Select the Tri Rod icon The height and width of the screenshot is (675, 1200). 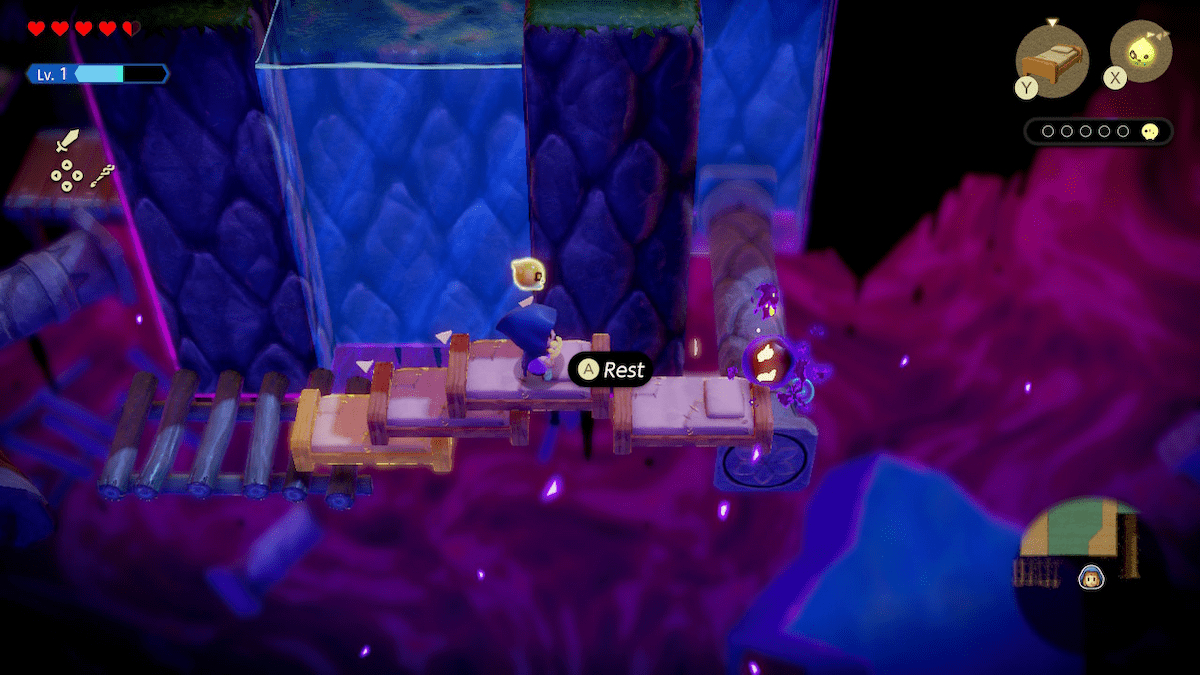[102, 177]
